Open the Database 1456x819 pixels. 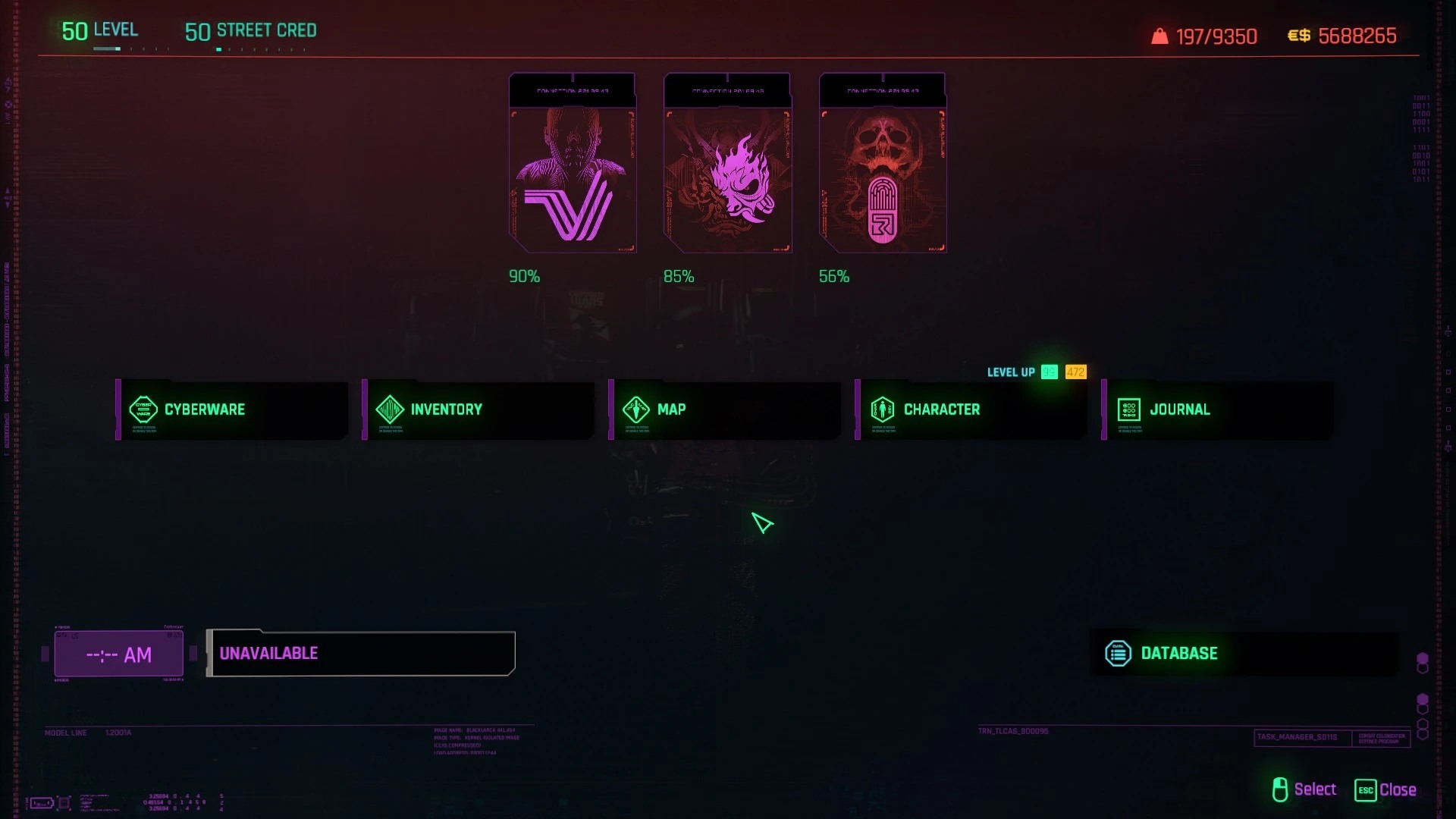pos(1244,654)
